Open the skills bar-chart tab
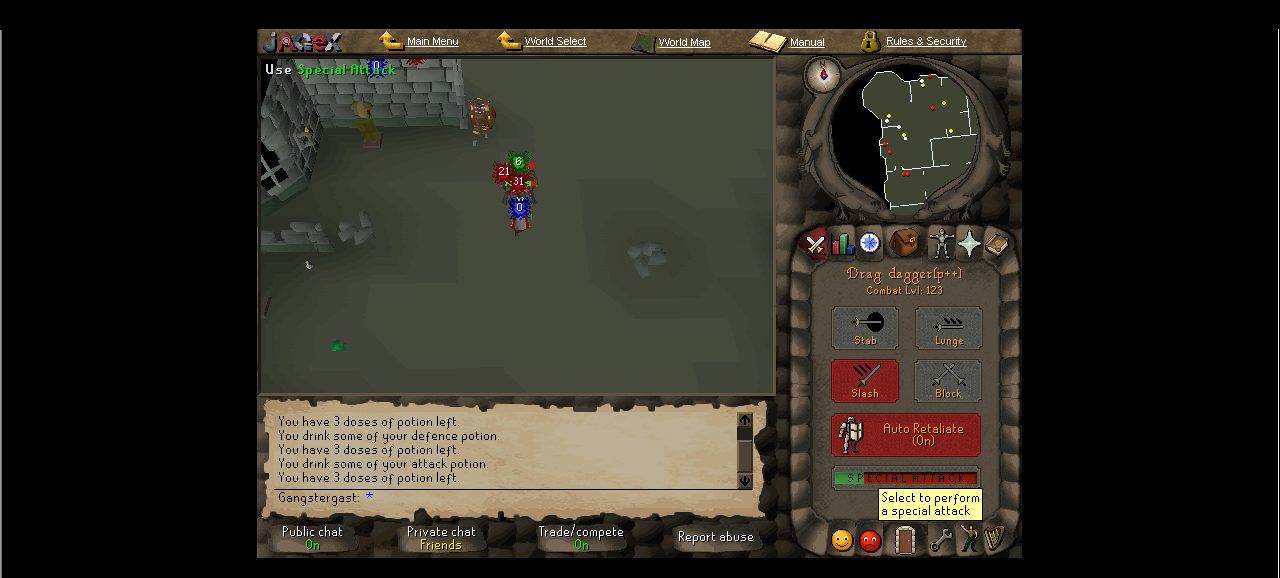The image size is (1280, 578). point(842,244)
